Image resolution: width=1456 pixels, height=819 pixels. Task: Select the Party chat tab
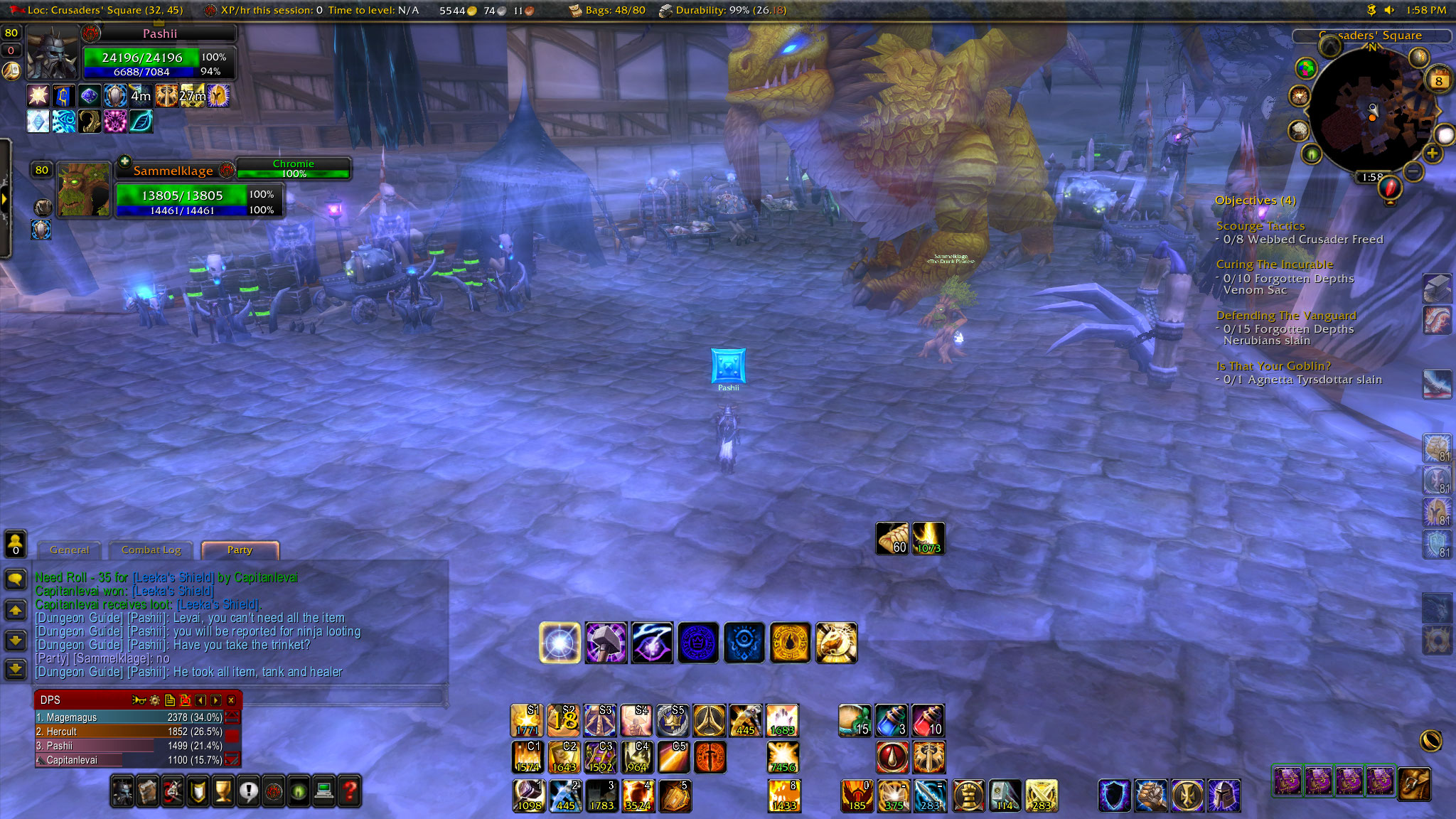[x=240, y=550]
